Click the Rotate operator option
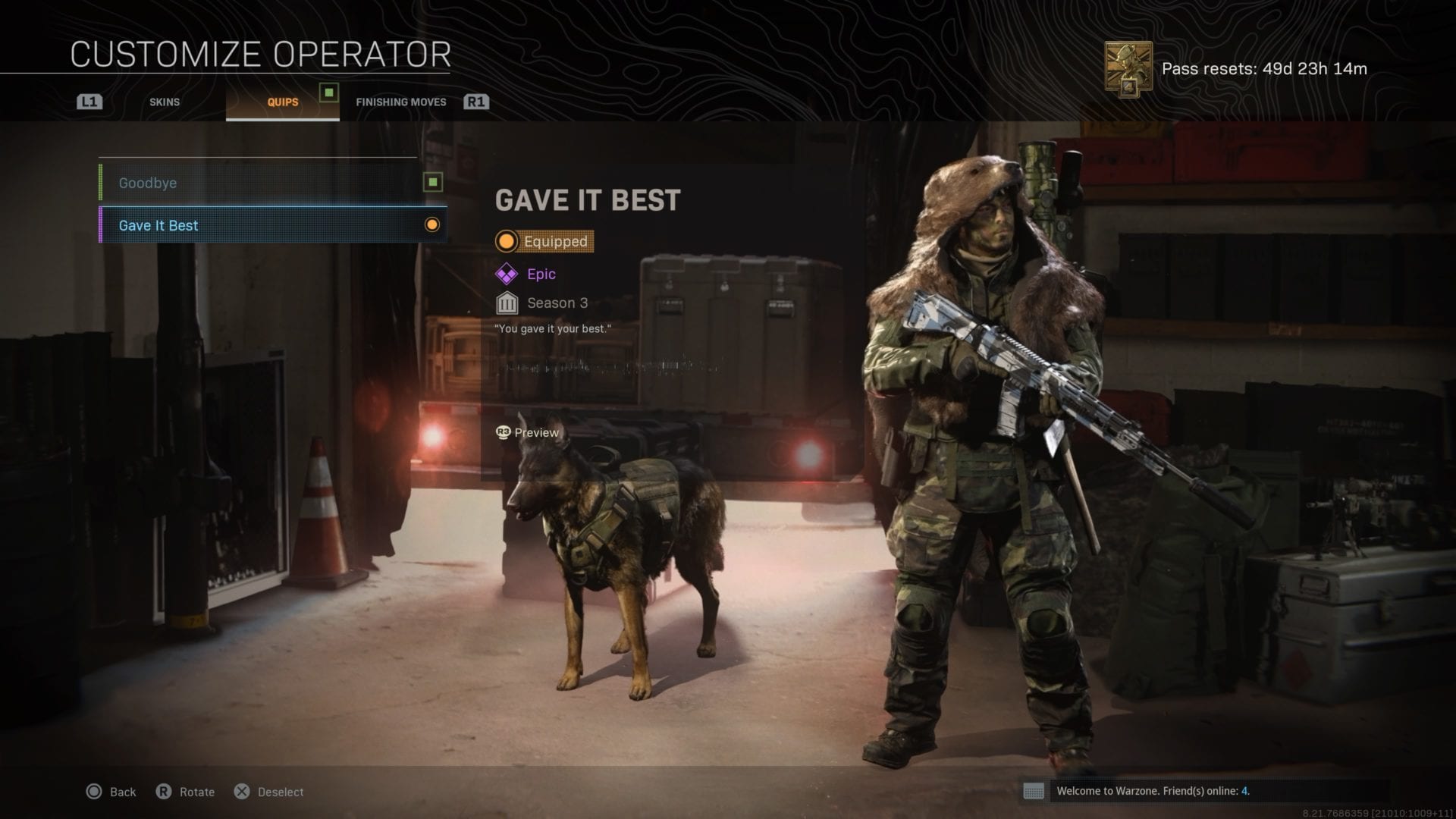Image resolution: width=1456 pixels, height=819 pixels. pos(186,792)
